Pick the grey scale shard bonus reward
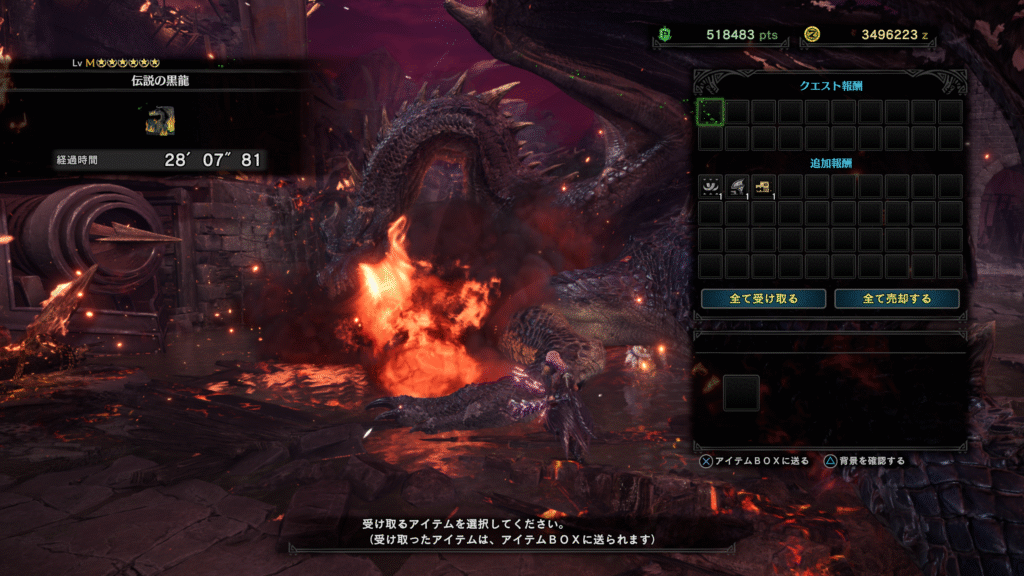This screenshot has height=576, width=1024. point(737,186)
